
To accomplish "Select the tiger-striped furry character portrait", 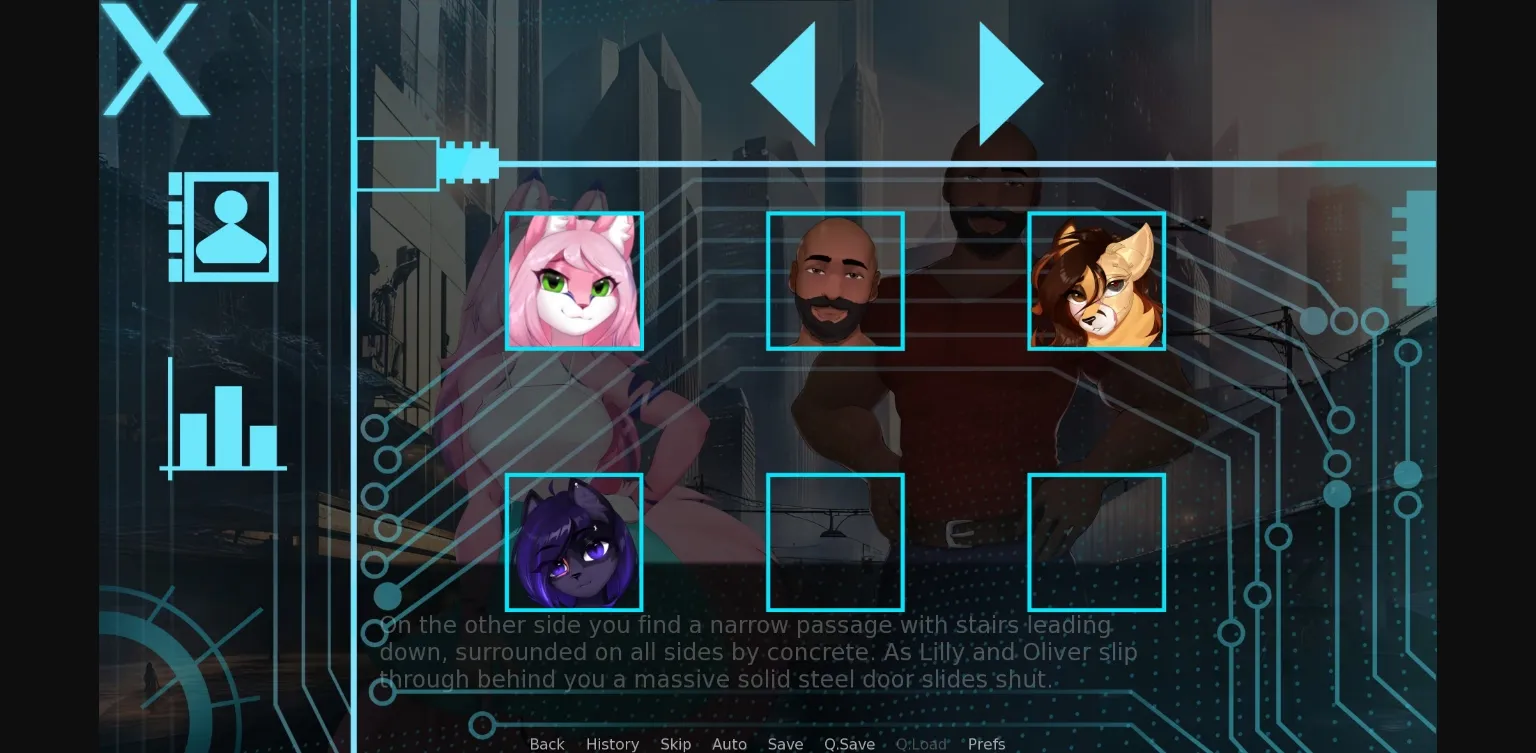I will click(x=1096, y=281).
